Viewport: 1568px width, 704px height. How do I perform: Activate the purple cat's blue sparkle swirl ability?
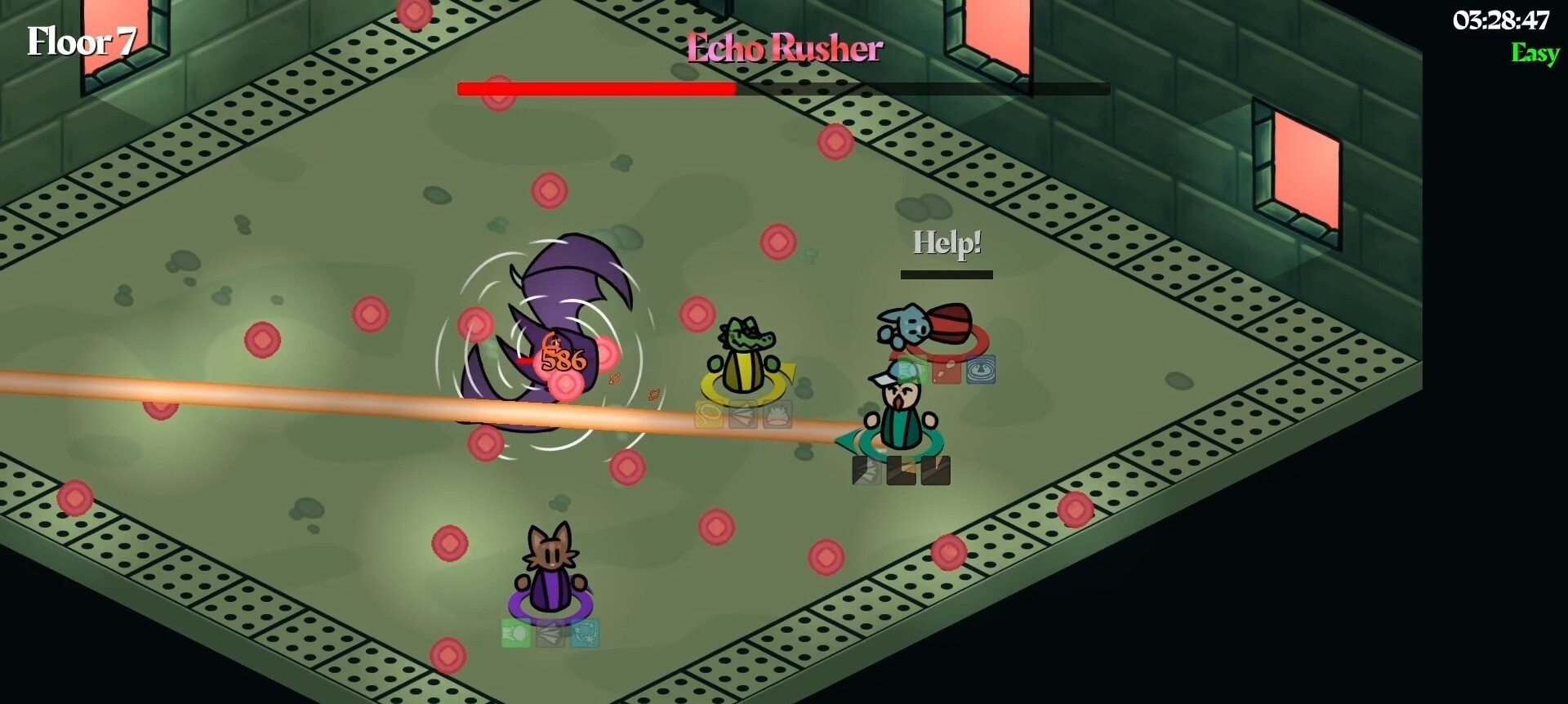[x=585, y=634]
